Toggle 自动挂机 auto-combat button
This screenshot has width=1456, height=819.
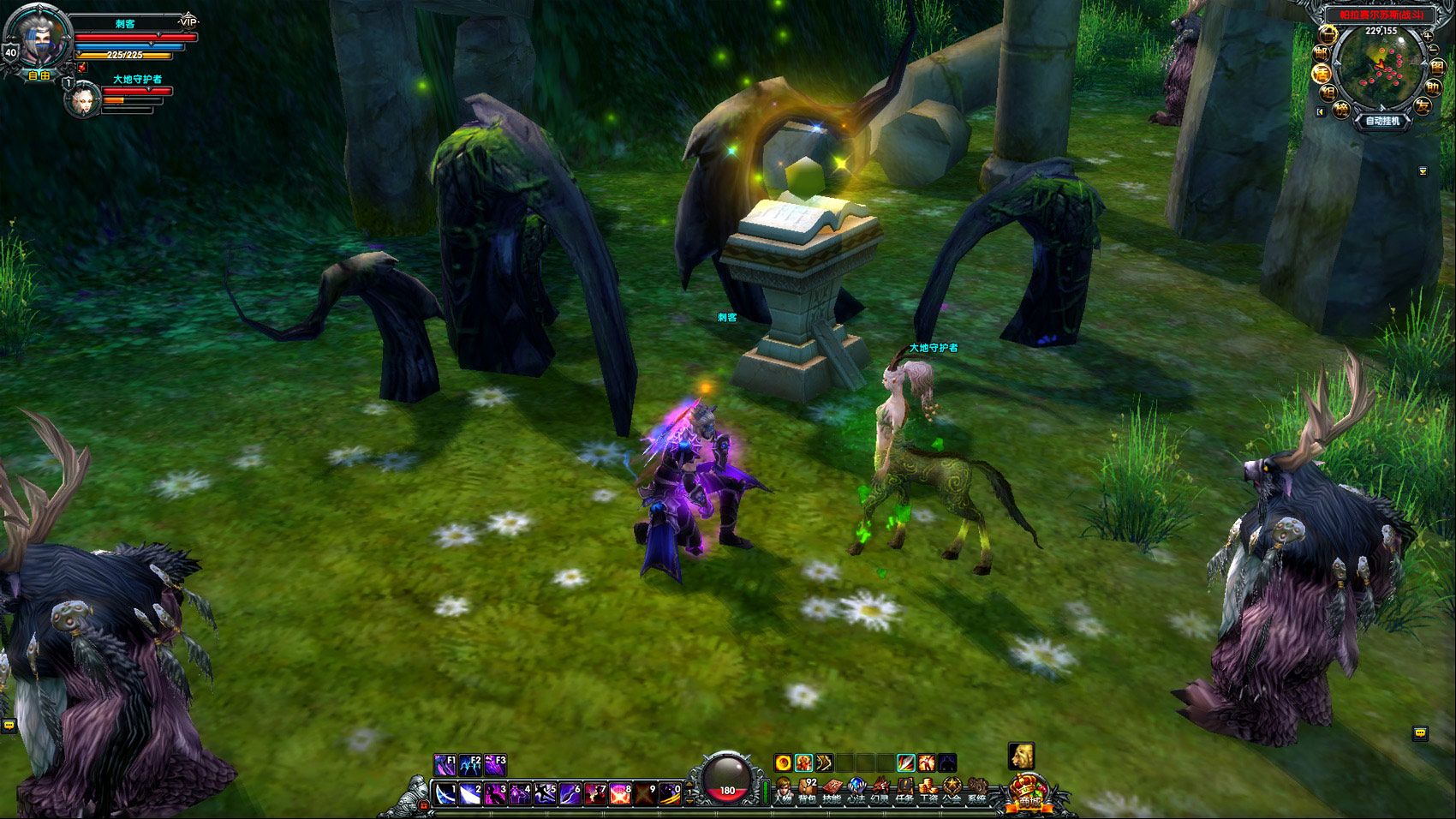tap(1382, 121)
